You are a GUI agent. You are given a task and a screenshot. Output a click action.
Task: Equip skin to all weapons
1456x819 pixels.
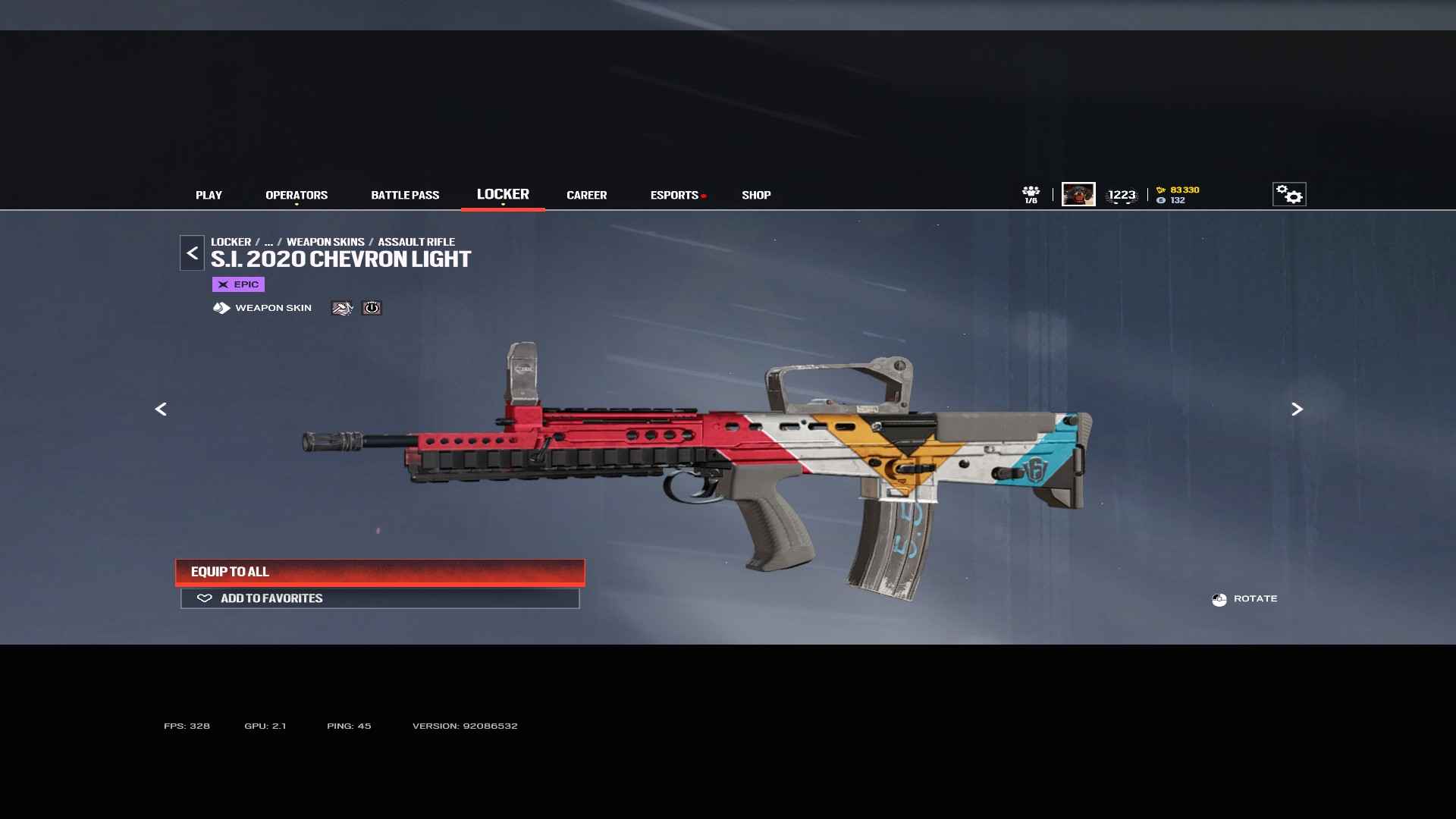tap(380, 572)
